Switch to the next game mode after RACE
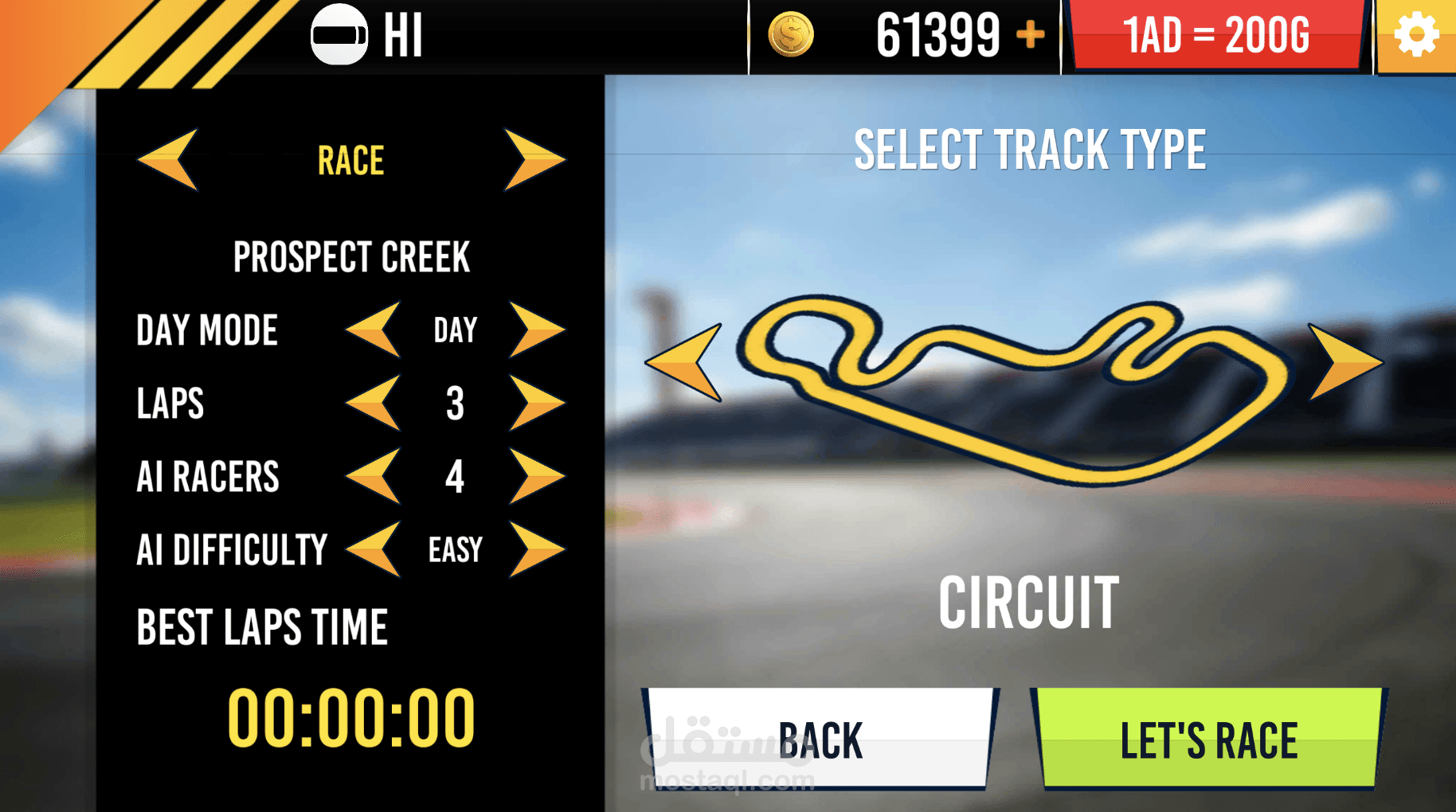 coord(534,160)
